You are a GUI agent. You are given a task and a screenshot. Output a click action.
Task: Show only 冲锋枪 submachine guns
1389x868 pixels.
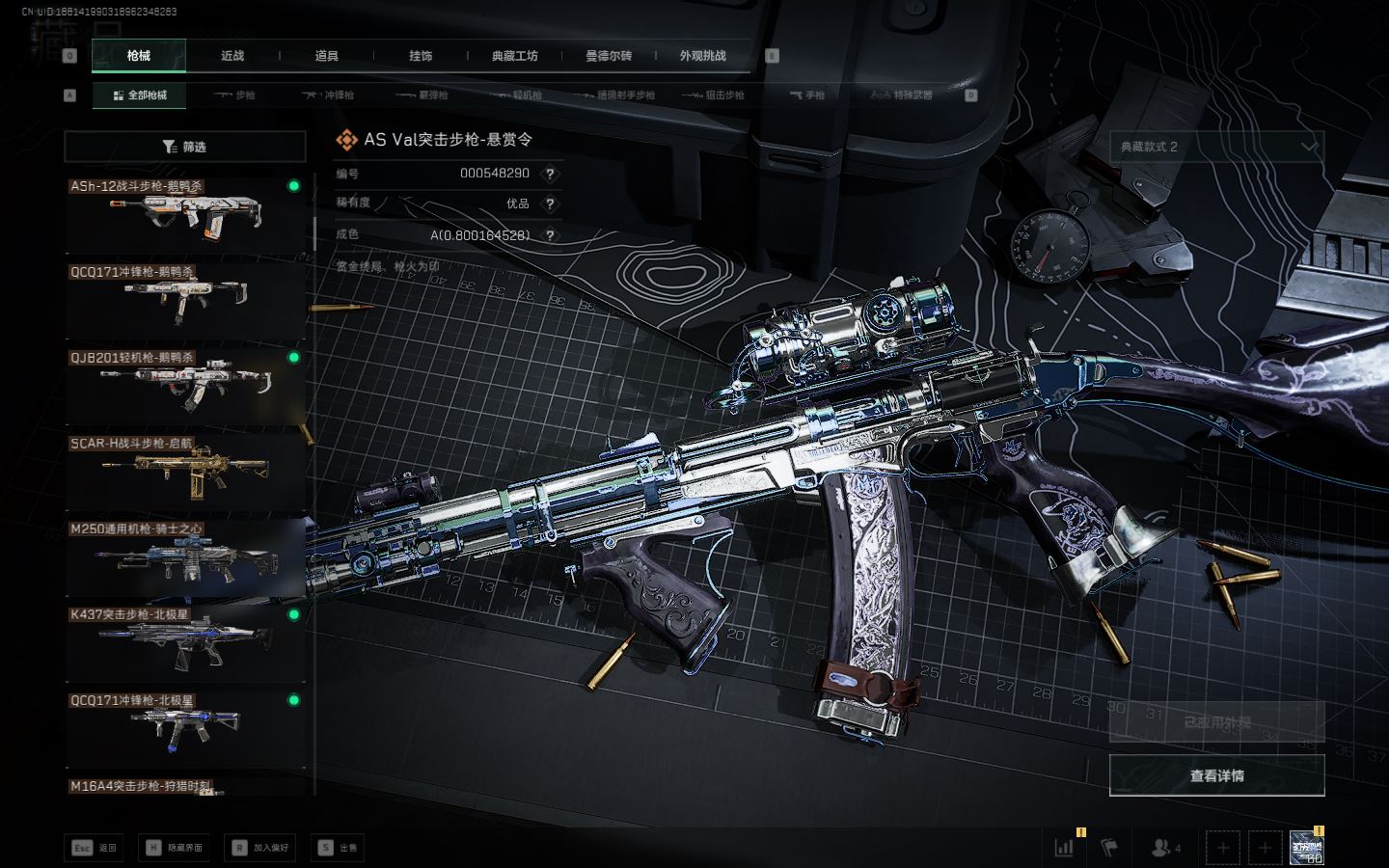click(x=329, y=95)
